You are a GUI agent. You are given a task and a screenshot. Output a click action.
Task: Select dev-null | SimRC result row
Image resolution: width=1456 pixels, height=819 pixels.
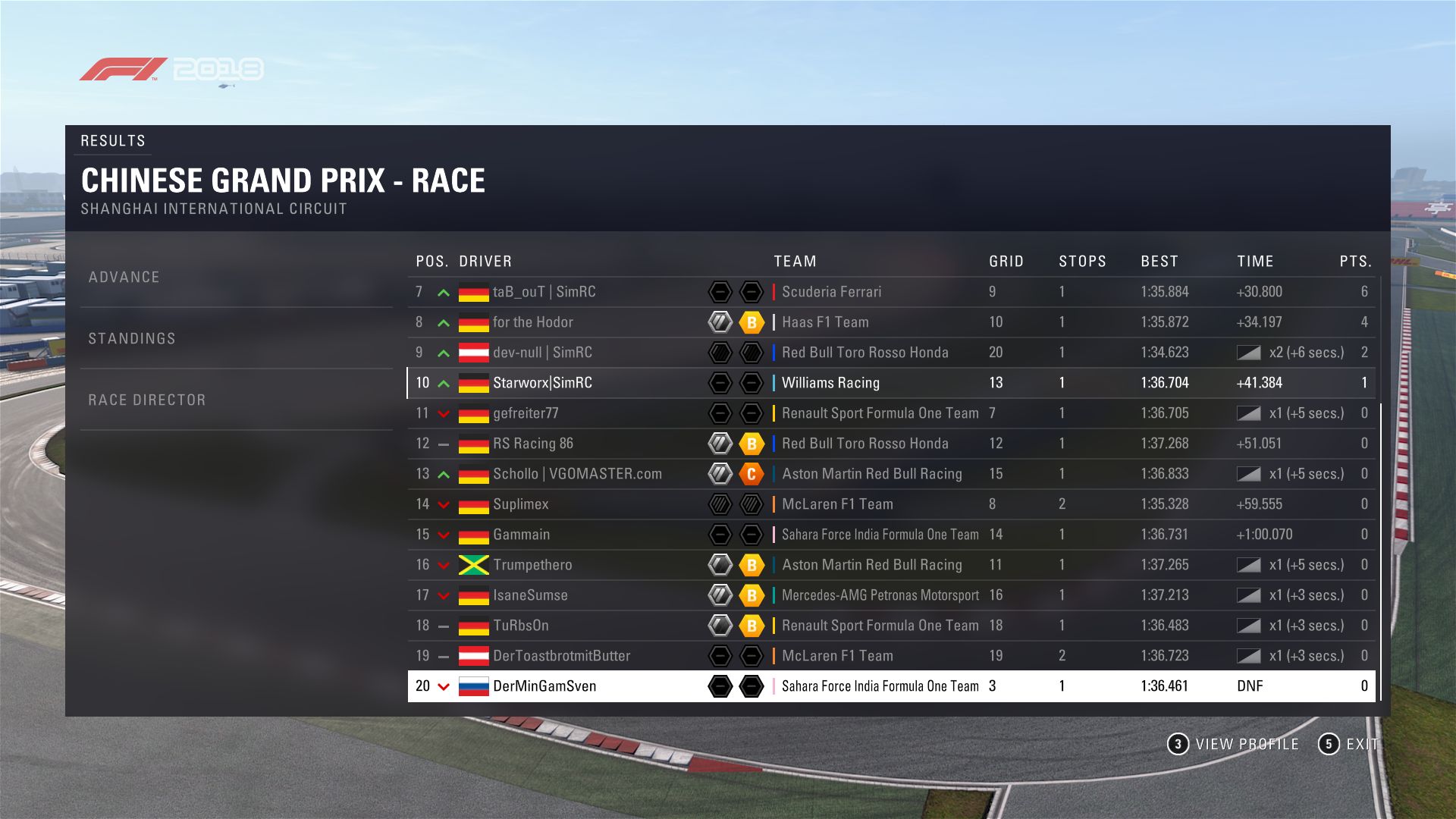[542, 353]
